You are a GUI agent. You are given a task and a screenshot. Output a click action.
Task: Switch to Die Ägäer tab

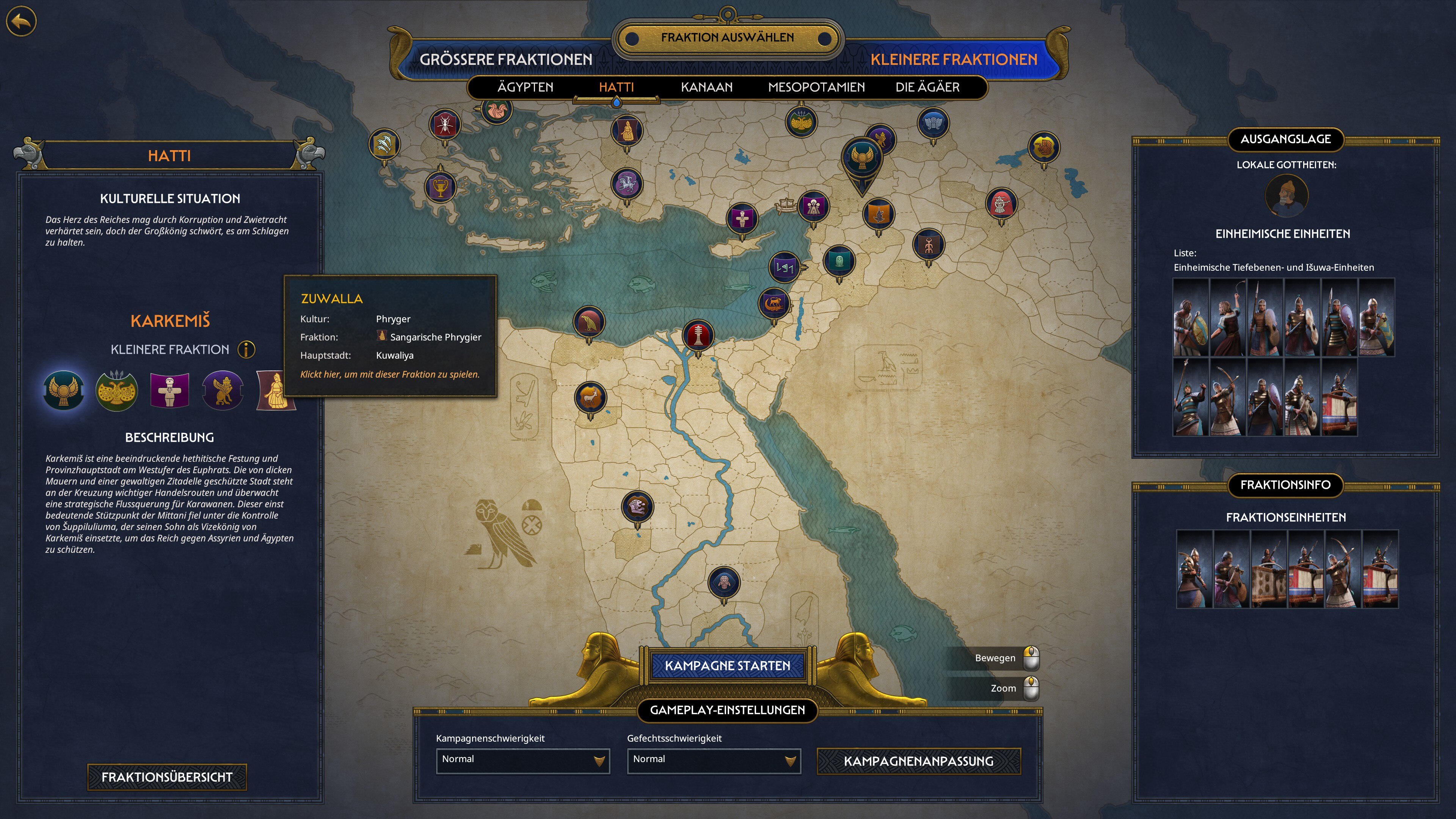click(927, 87)
